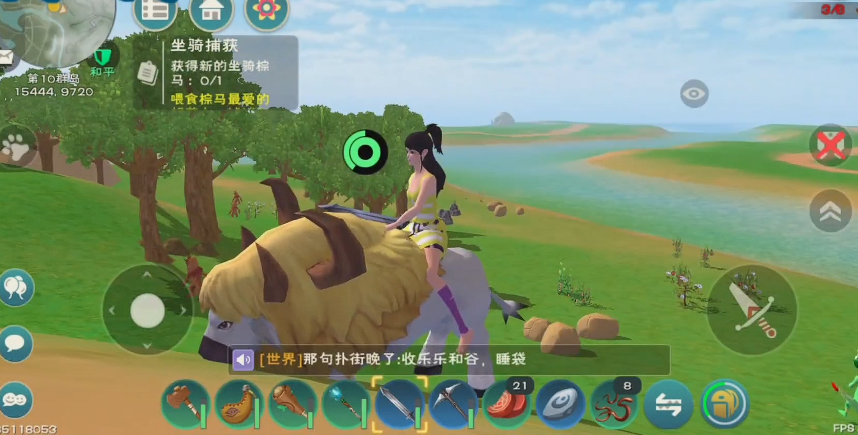Tap the crossed-out red button
Viewport: 858px width, 435px height.
[830, 146]
